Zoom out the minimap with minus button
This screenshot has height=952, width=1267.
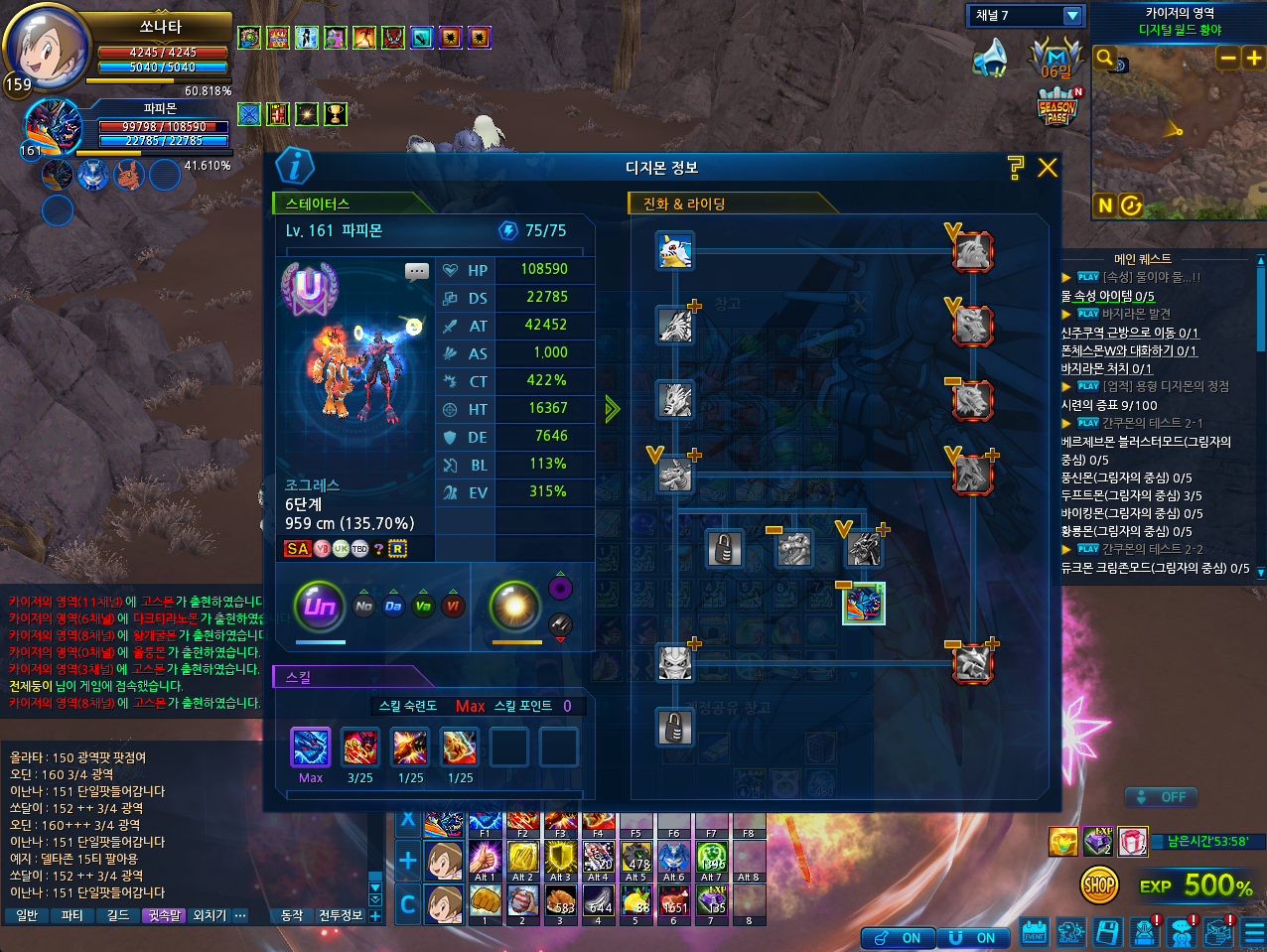1228,59
